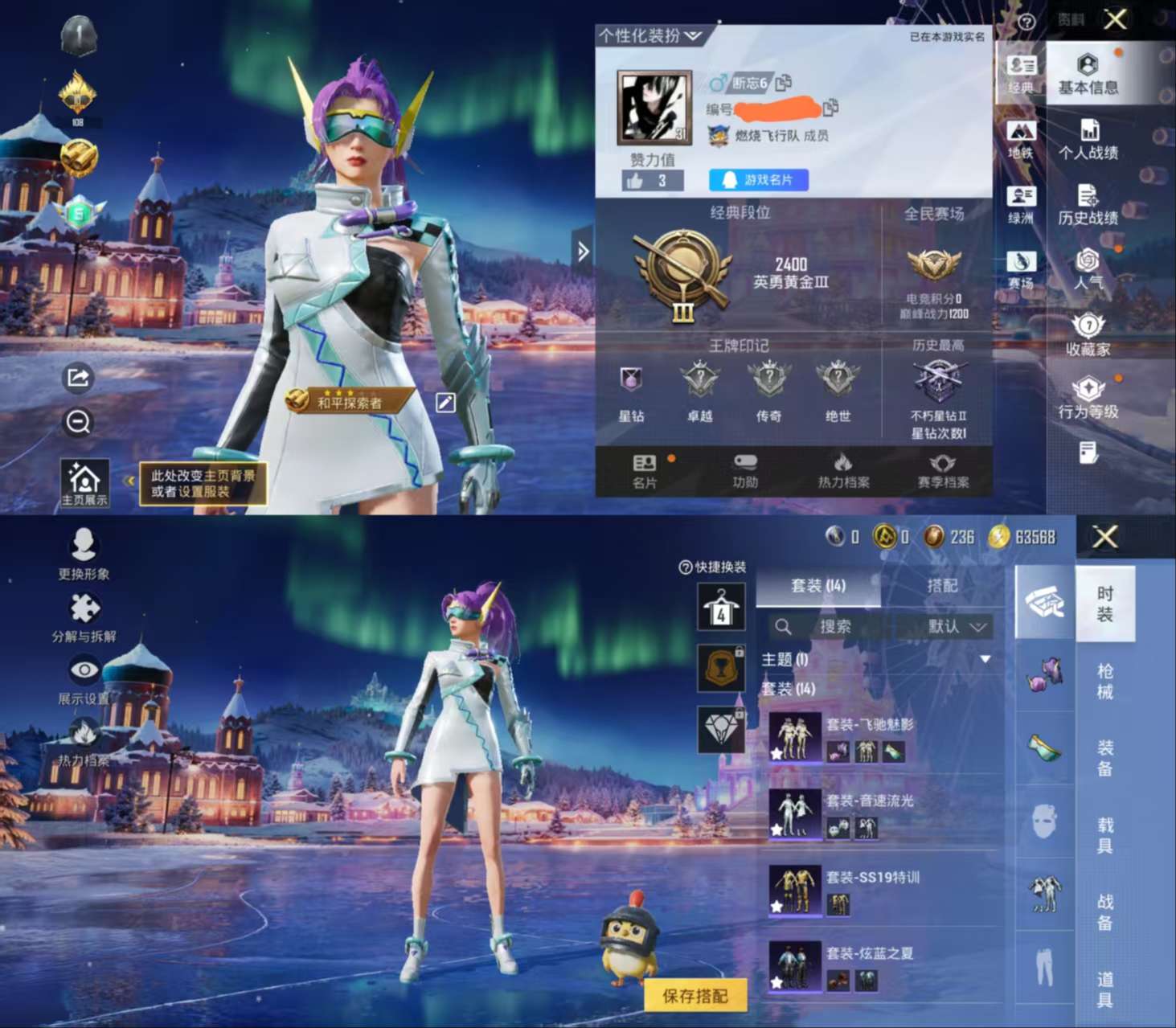Open the 历史战绩 match history tab
The image size is (1176, 1028).
point(1088,205)
